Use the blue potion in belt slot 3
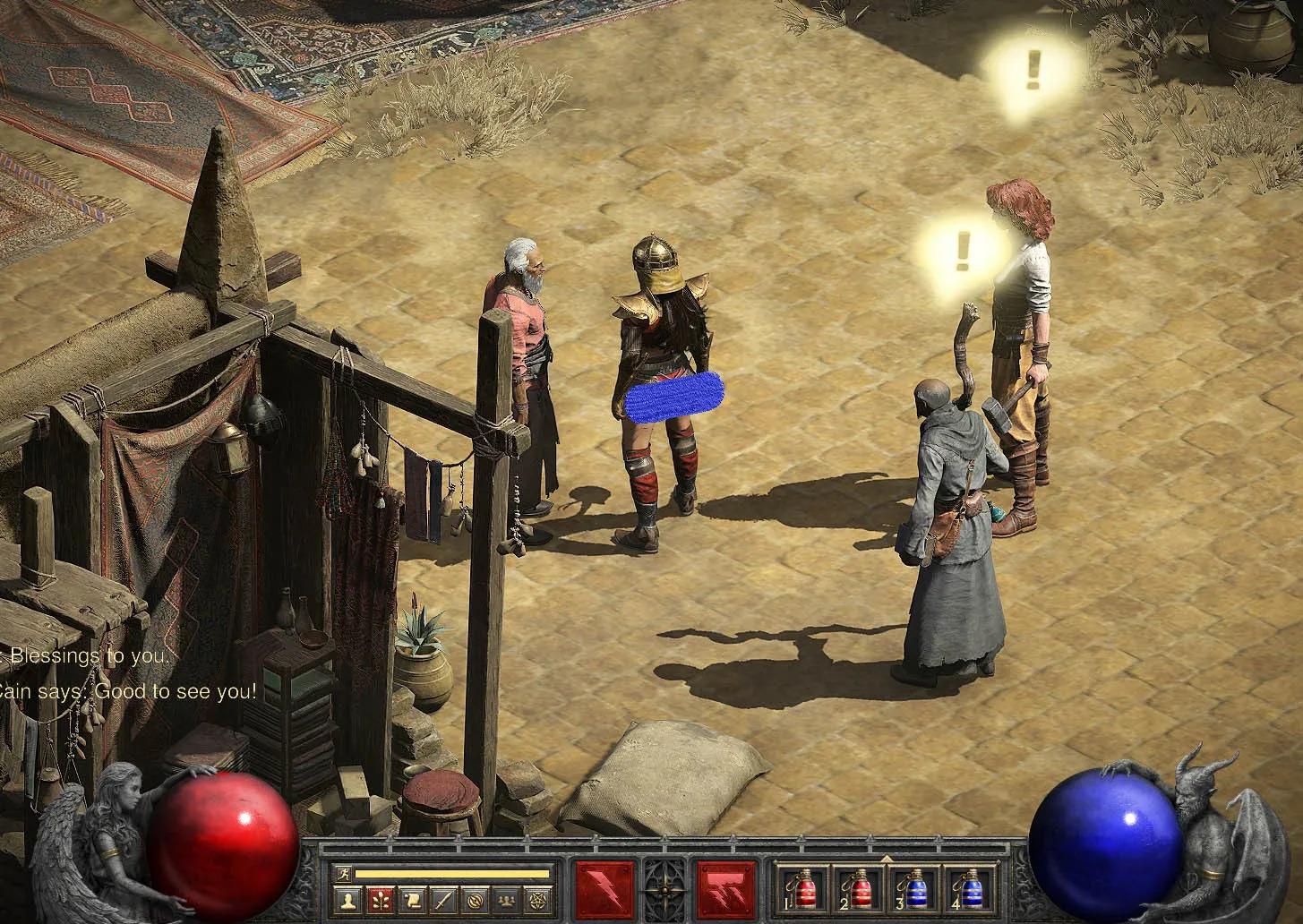The height and width of the screenshot is (924, 1303). pos(914,890)
